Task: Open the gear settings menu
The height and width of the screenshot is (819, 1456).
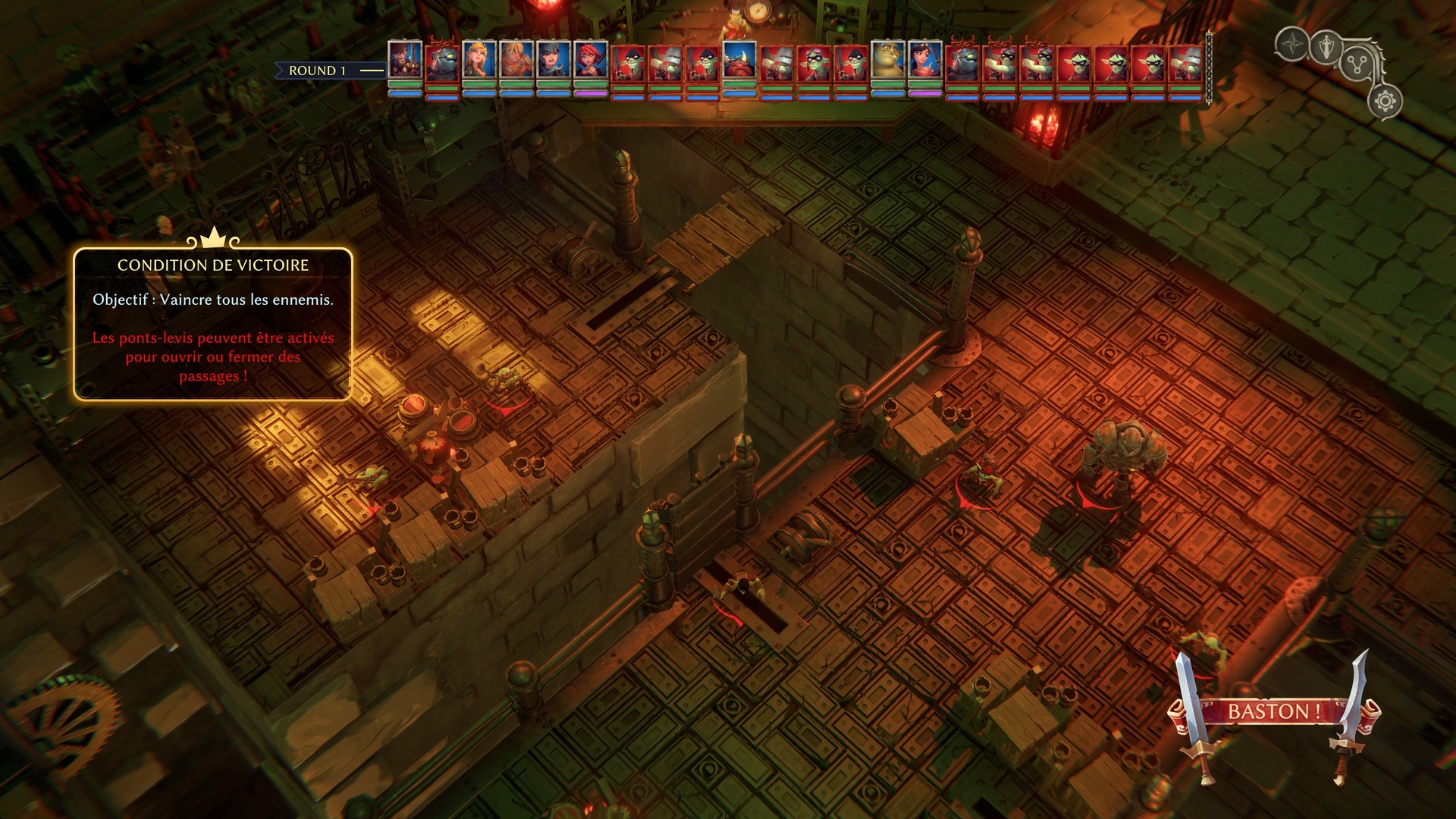Action: [x=1385, y=102]
